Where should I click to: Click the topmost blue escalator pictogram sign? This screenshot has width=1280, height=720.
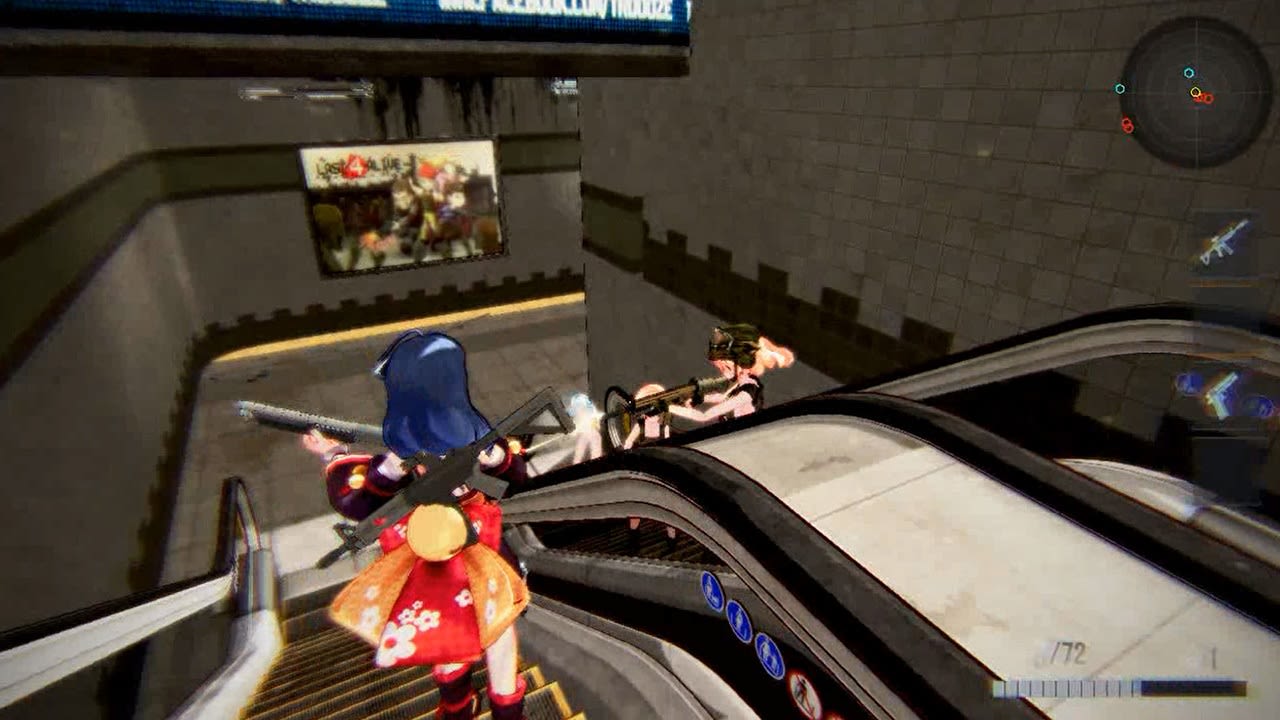coord(711,589)
